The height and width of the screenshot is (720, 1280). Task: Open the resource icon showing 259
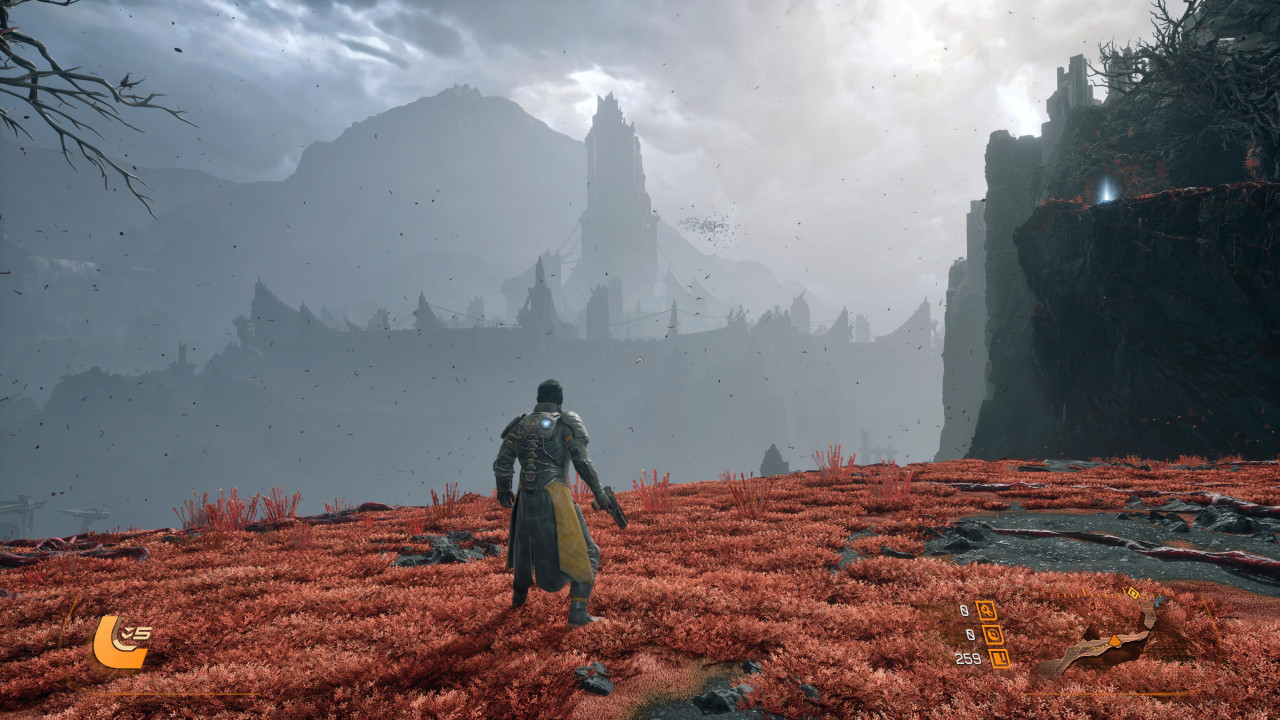point(998,658)
